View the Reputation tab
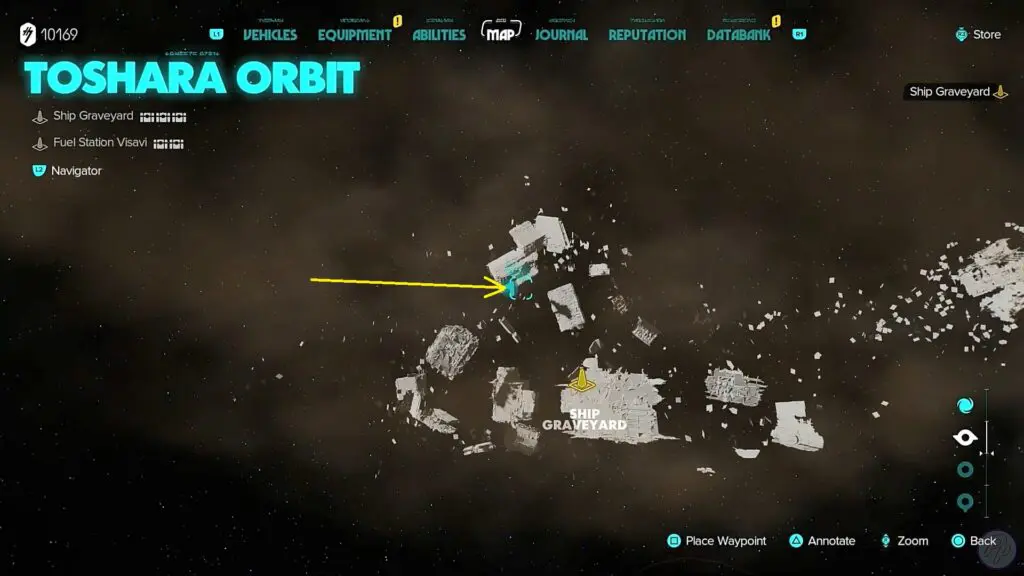The height and width of the screenshot is (576, 1024). click(x=647, y=34)
